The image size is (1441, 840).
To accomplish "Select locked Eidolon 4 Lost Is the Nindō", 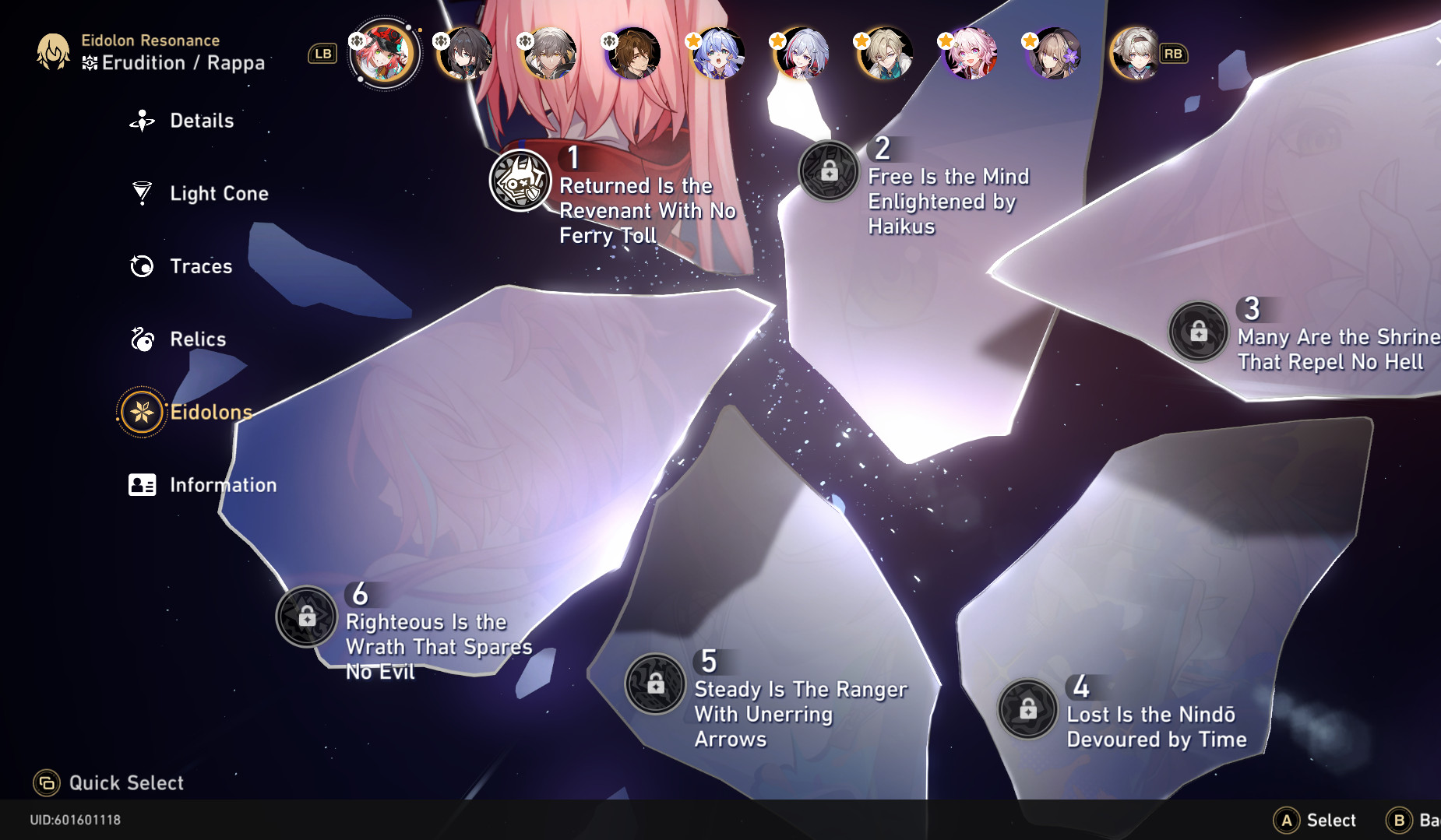I will tap(1027, 708).
